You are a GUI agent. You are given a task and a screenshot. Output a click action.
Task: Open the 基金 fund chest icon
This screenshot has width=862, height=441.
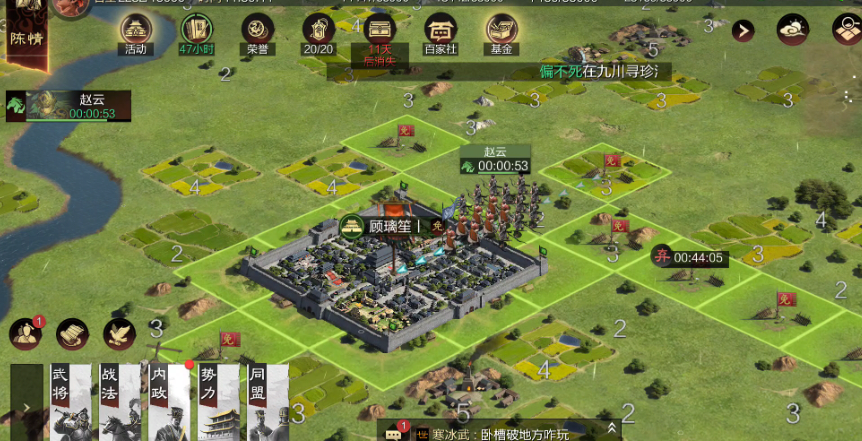501,31
